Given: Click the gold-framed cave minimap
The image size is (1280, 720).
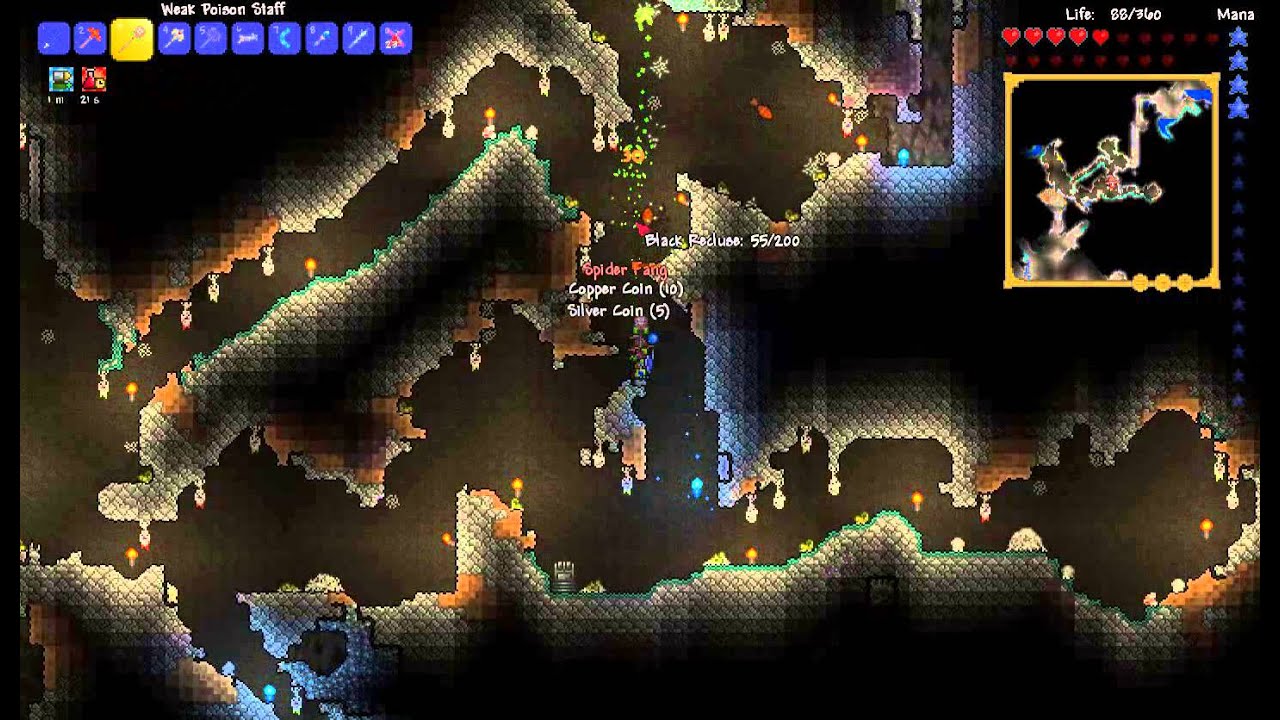Looking at the screenshot, I should click(x=1111, y=181).
